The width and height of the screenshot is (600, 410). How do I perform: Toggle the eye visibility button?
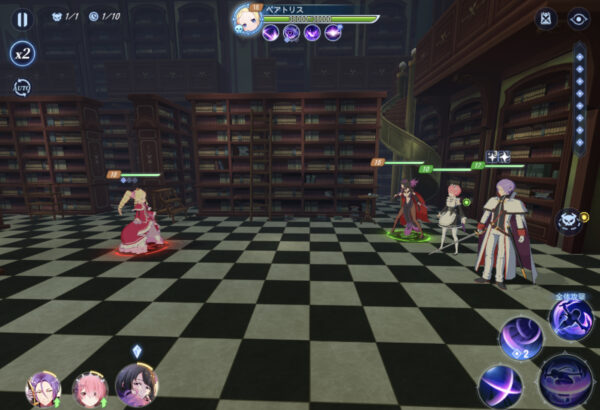tap(578, 18)
